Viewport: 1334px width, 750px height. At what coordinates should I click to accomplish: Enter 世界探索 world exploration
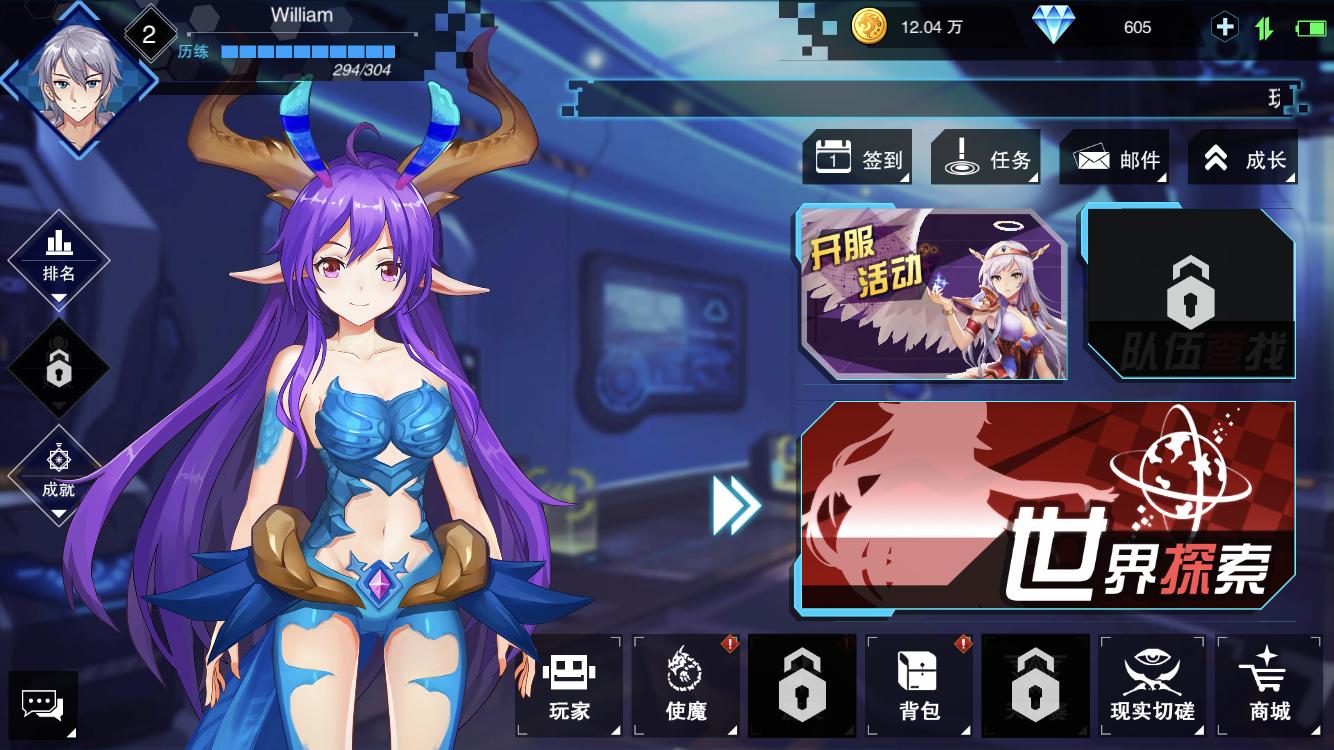1047,507
